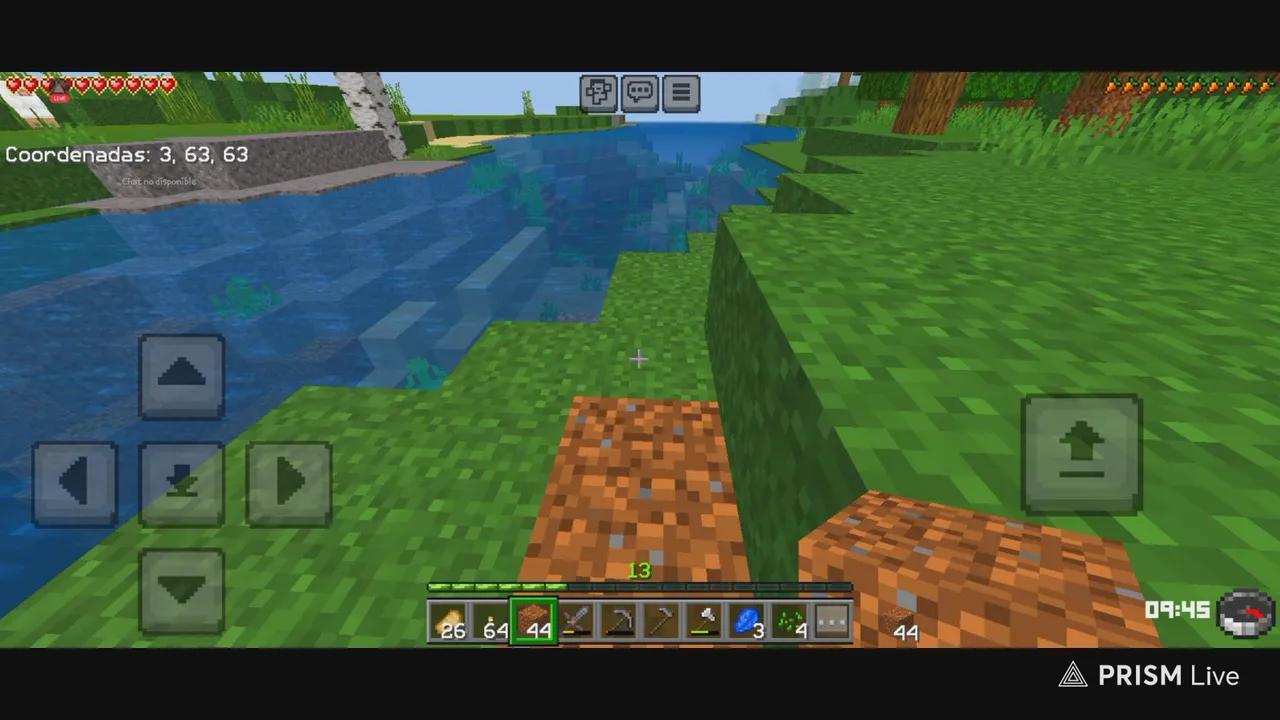
Task: Select the seeds in the ninth hotbar slot
Action: click(x=790, y=620)
